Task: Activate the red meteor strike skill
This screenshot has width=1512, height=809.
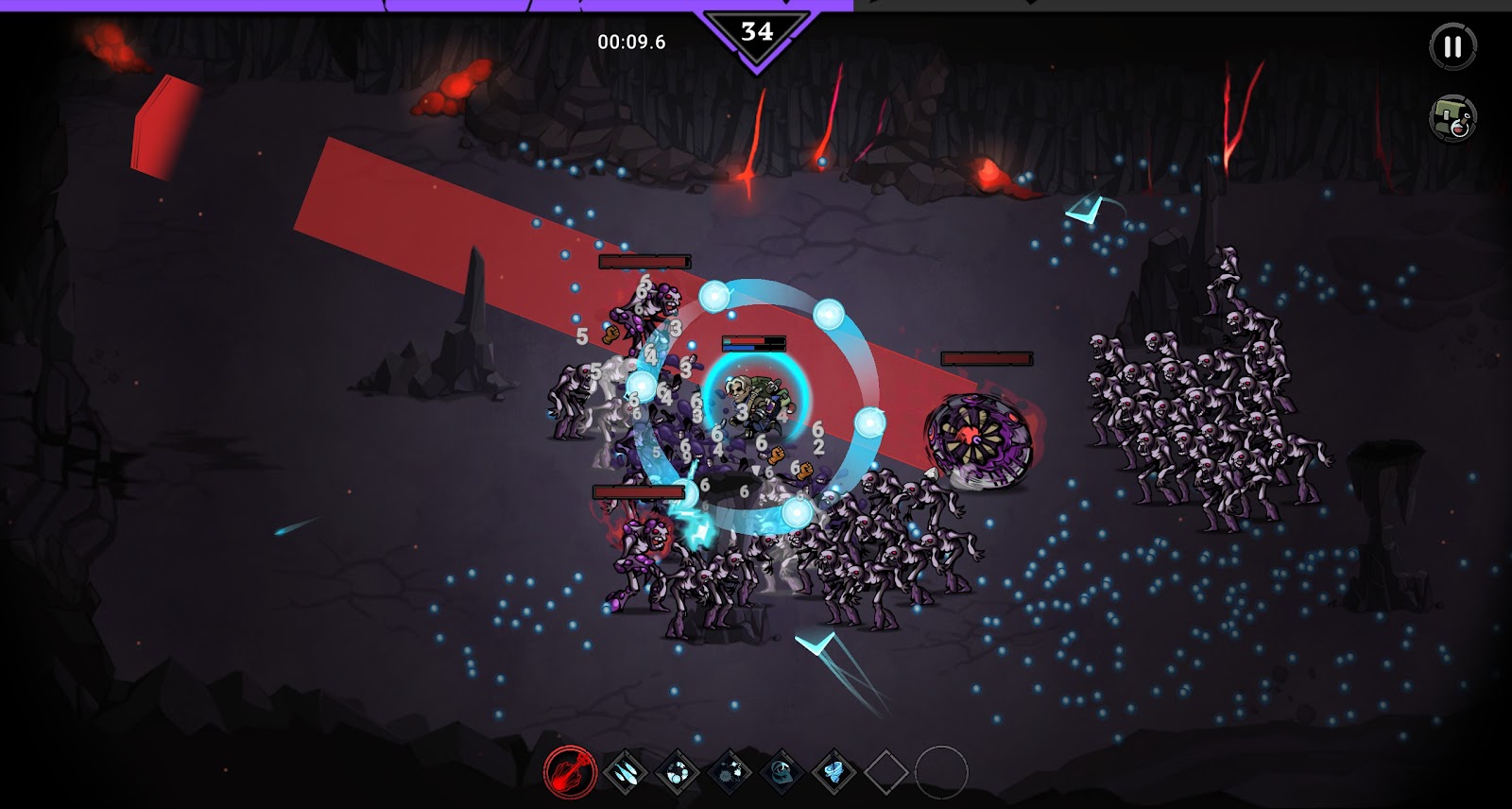Action: pos(571,772)
